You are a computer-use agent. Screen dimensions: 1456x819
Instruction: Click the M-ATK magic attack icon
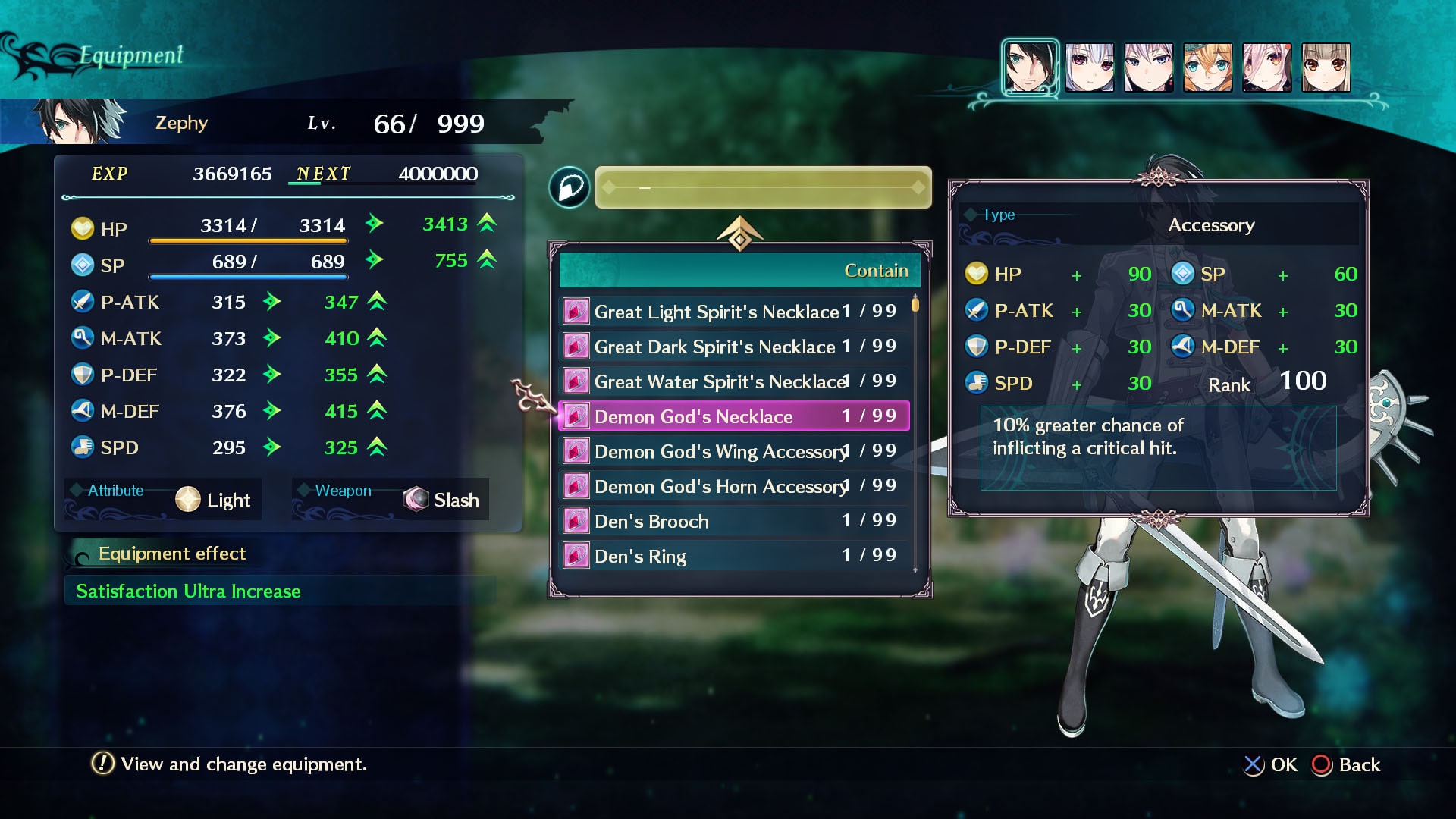pos(83,337)
